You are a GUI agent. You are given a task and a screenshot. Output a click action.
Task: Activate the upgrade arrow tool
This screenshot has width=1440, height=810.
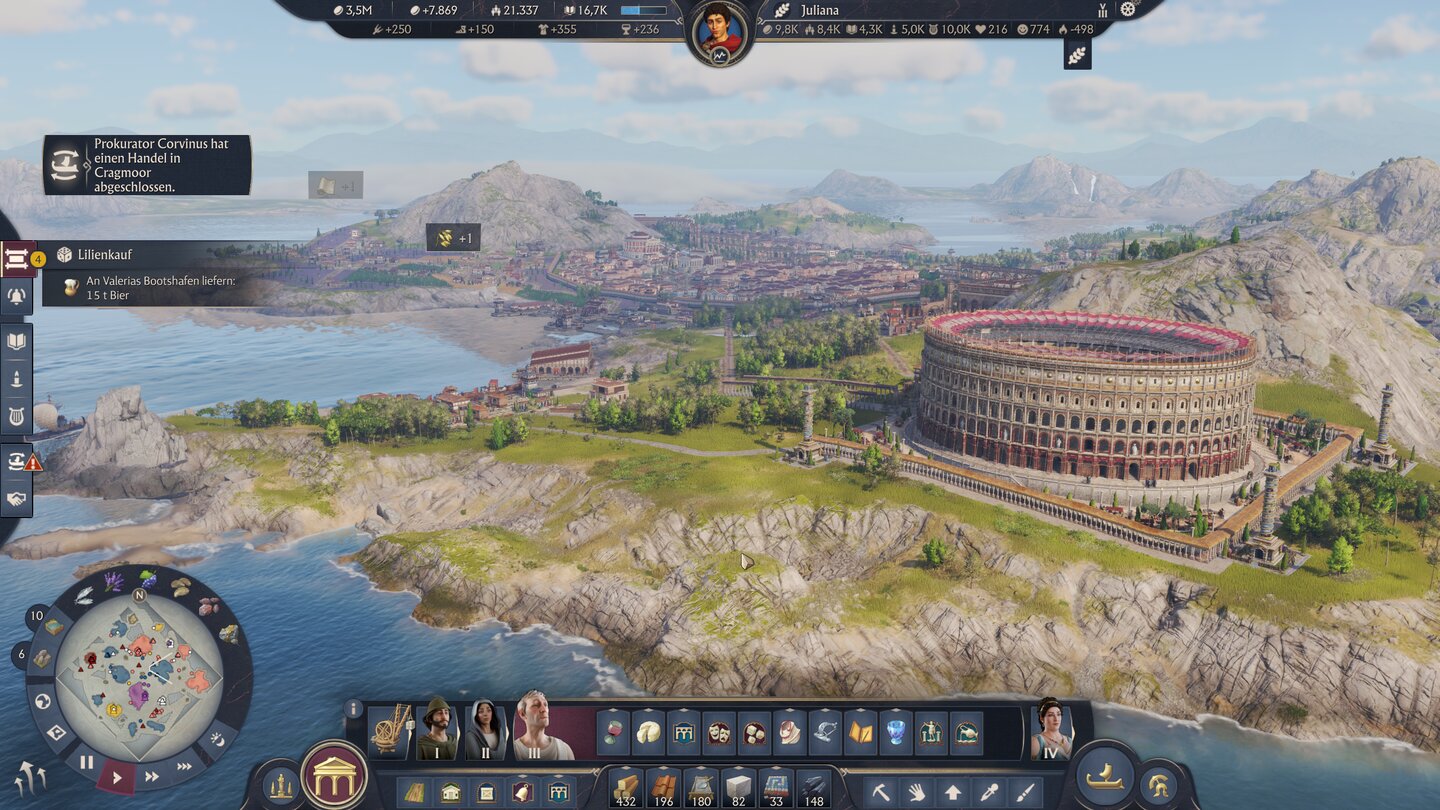pyautogui.click(x=953, y=792)
